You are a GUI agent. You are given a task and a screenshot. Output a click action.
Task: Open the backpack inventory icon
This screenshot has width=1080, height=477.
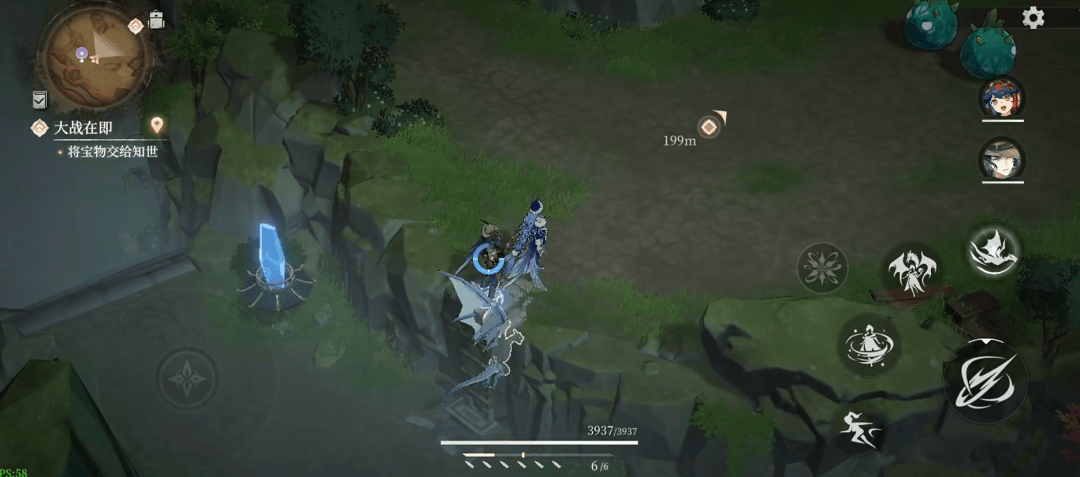pos(157,19)
